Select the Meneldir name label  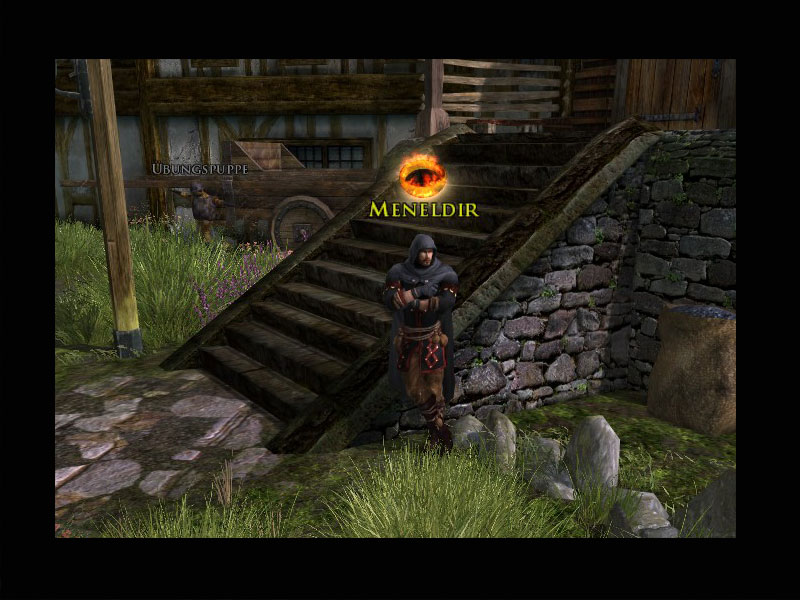pos(423,209)
